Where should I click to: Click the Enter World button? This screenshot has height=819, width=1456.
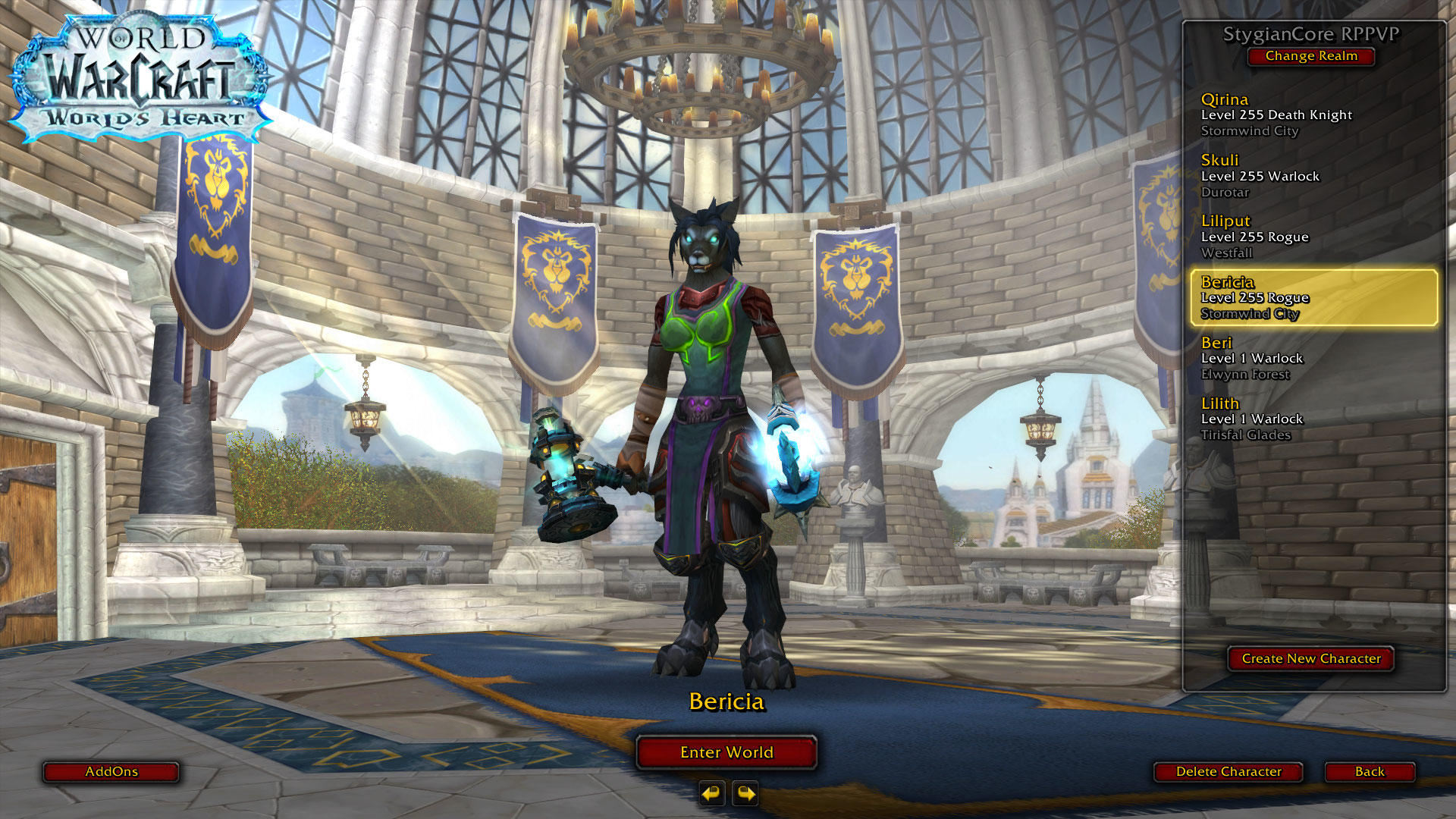(726, 752)
